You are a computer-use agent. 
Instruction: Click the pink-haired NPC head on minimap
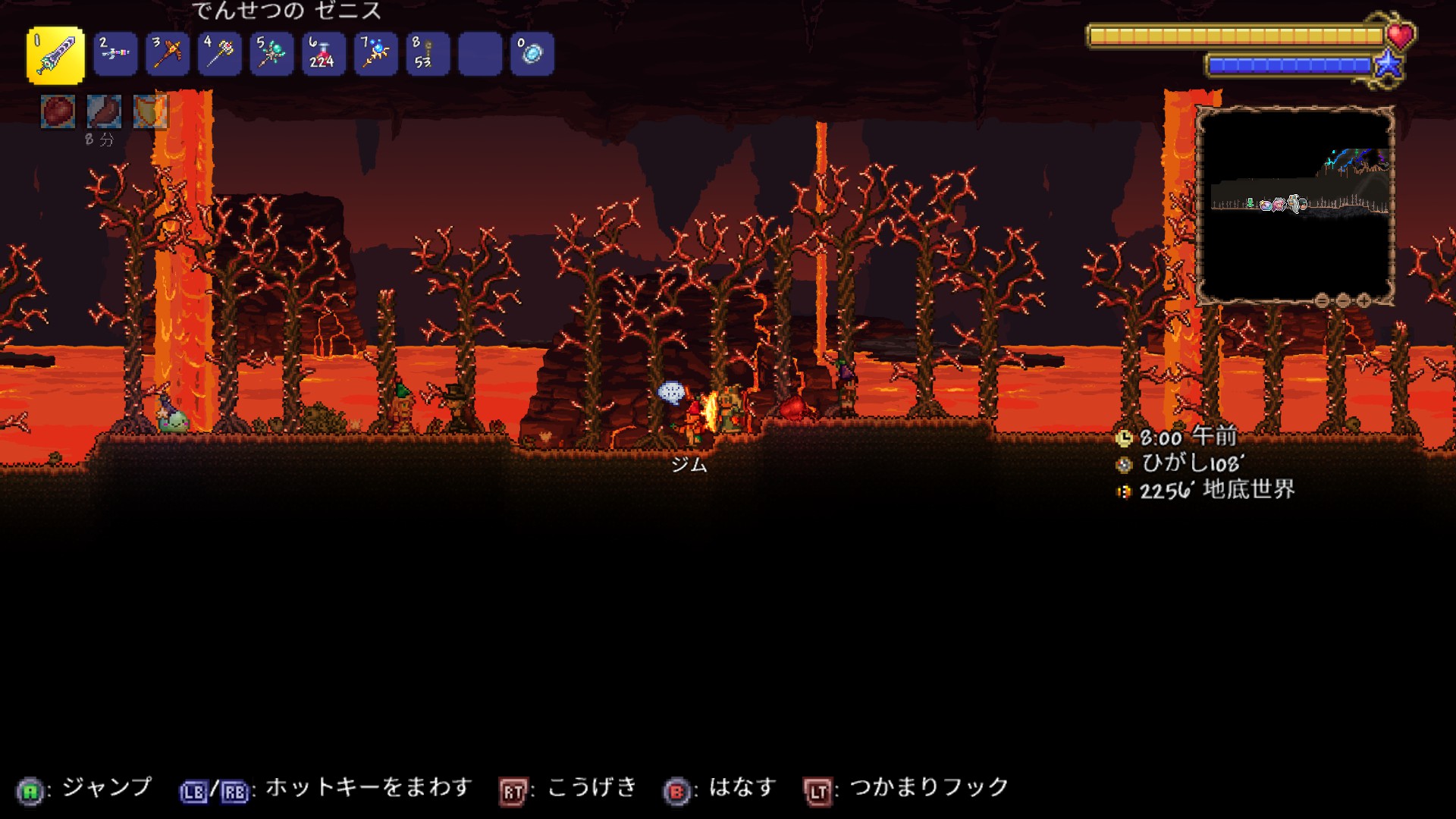pyautogui.click(x=1279, y=203)
